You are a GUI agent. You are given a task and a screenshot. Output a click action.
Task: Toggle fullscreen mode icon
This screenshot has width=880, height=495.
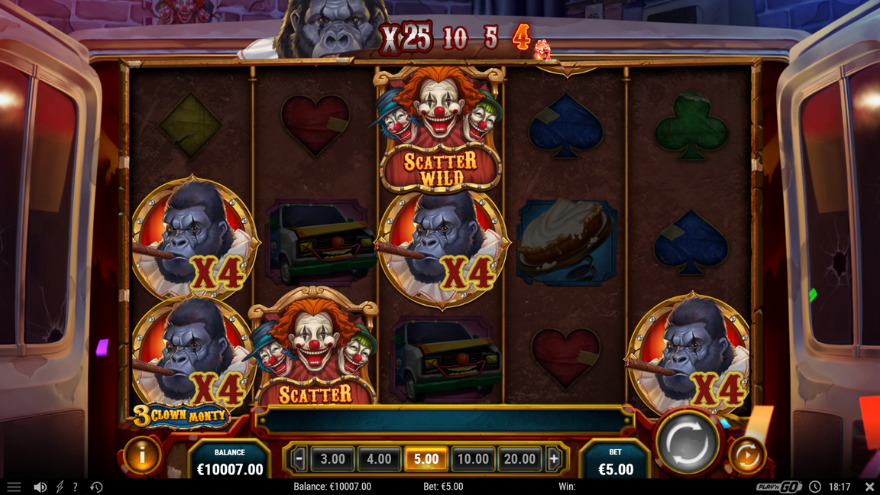(x=869, y=487)
